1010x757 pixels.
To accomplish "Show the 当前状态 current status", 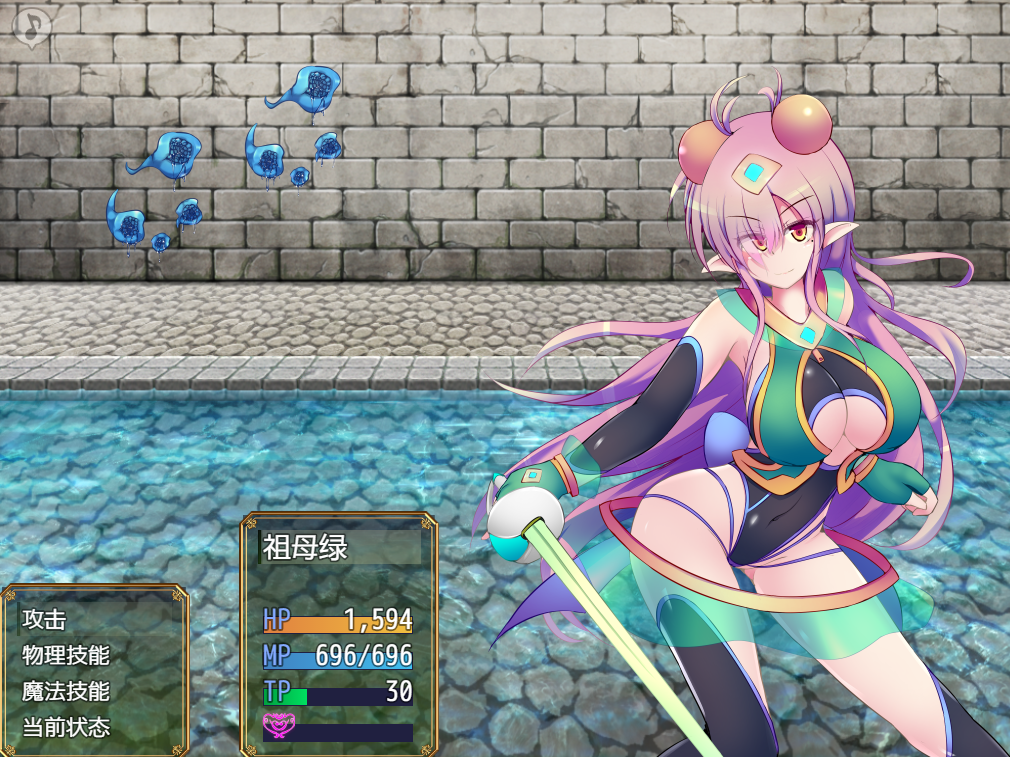I will 66,727.
